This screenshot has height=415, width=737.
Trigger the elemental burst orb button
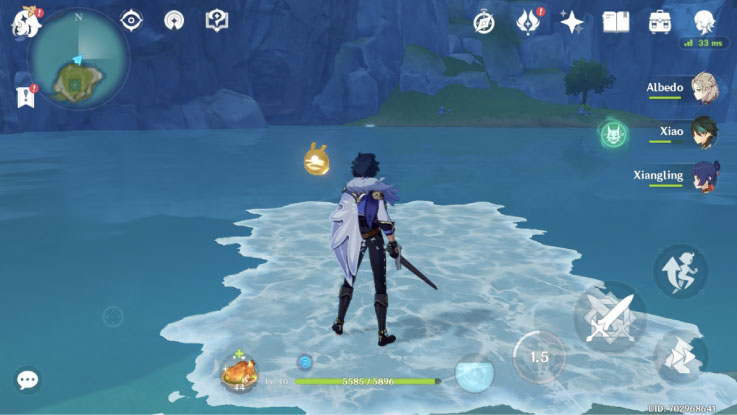[x=474, y=373]
